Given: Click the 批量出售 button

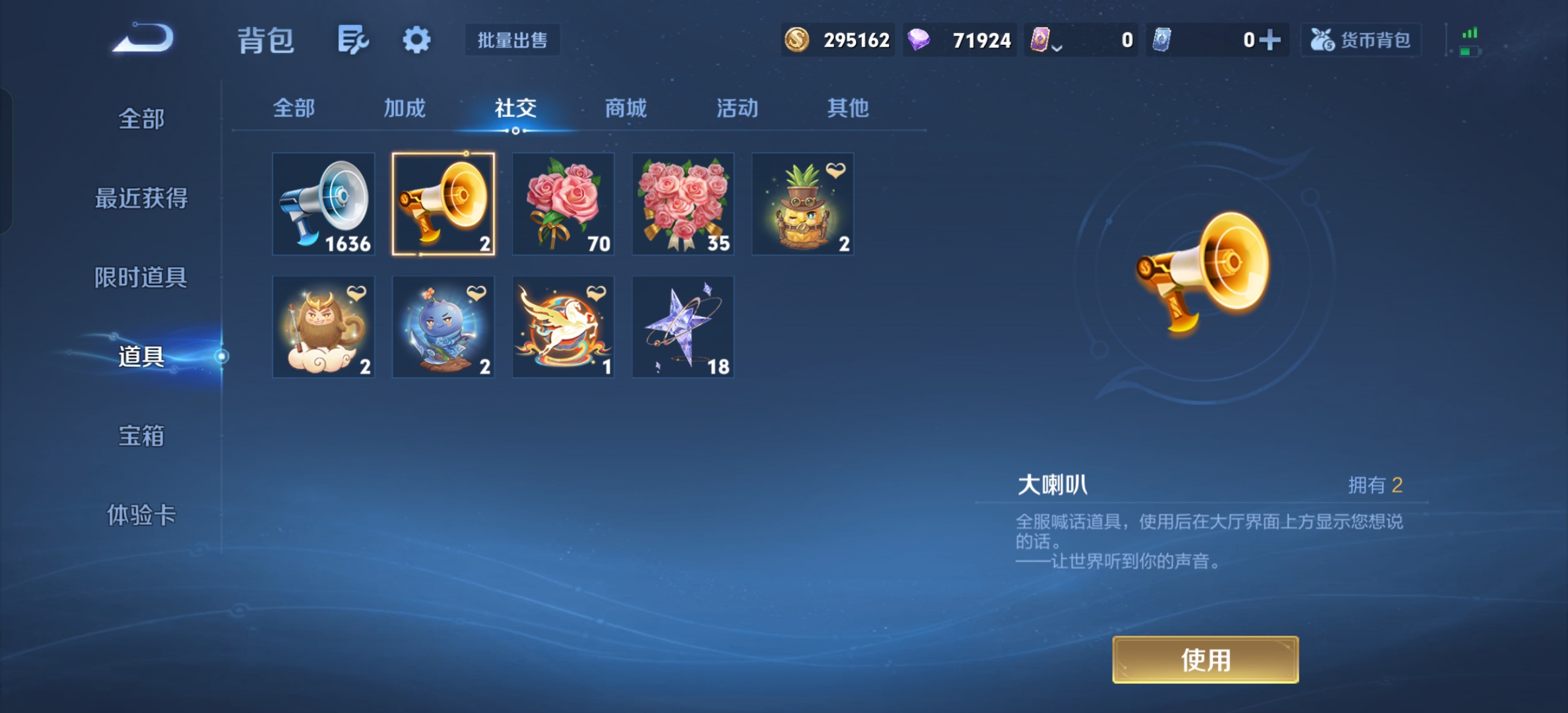Looking at the screenshot, I should [x=511, y=40].
